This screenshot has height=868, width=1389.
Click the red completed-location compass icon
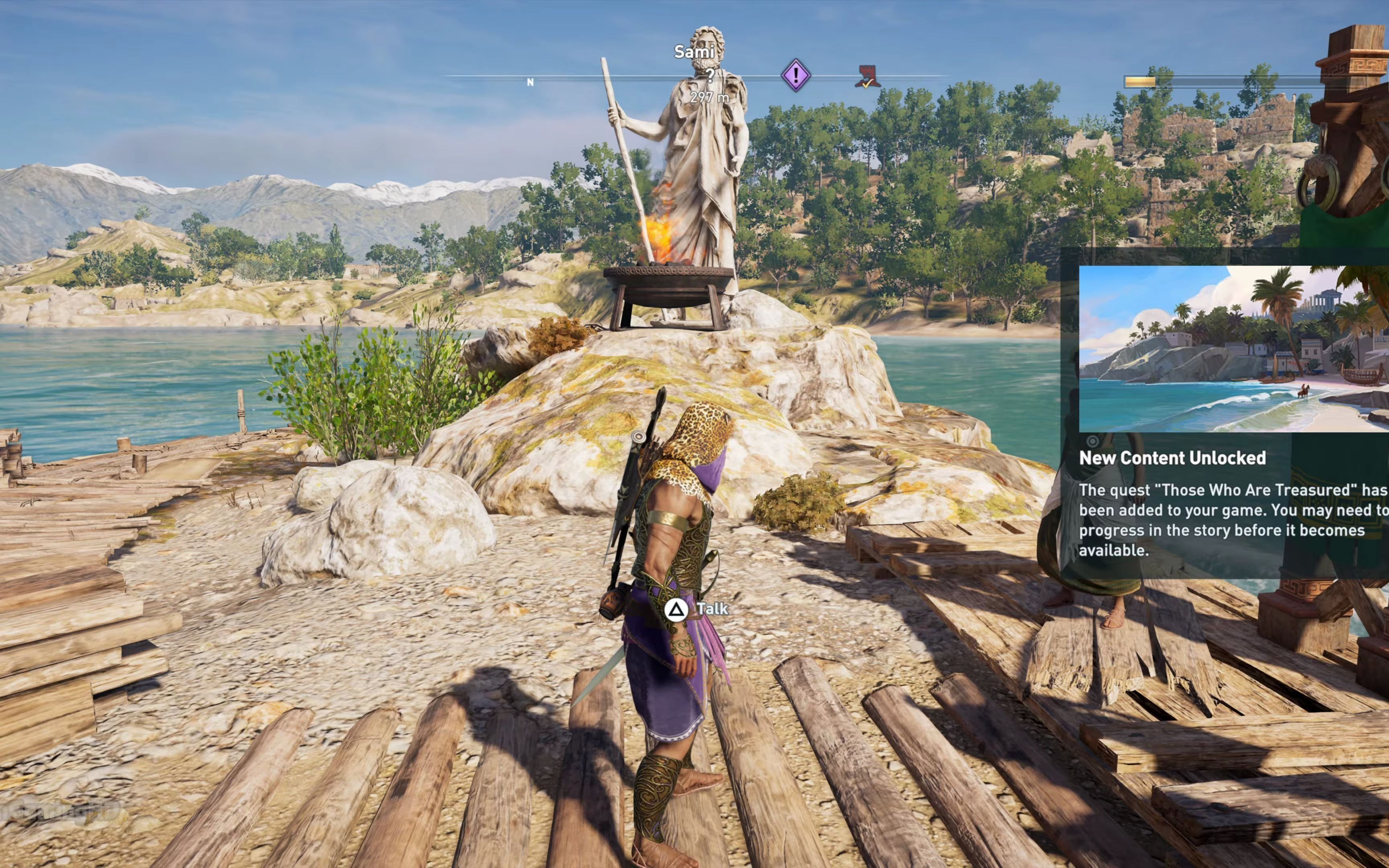(867, 77)
